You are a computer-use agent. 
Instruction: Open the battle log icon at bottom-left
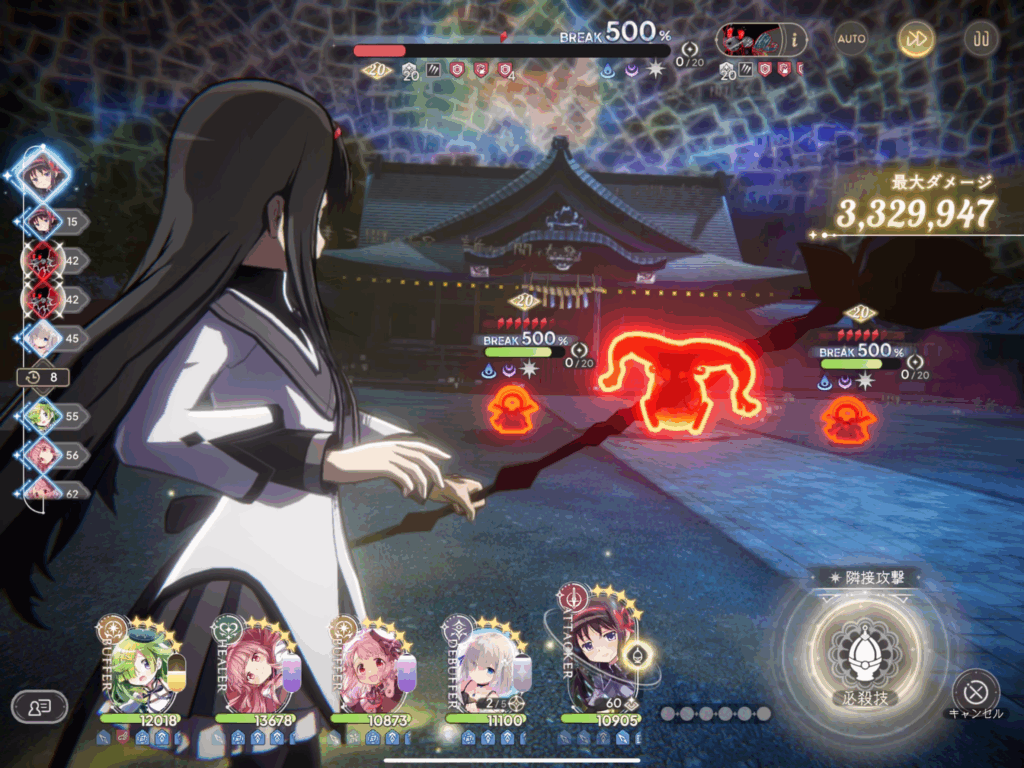[39, 706]
